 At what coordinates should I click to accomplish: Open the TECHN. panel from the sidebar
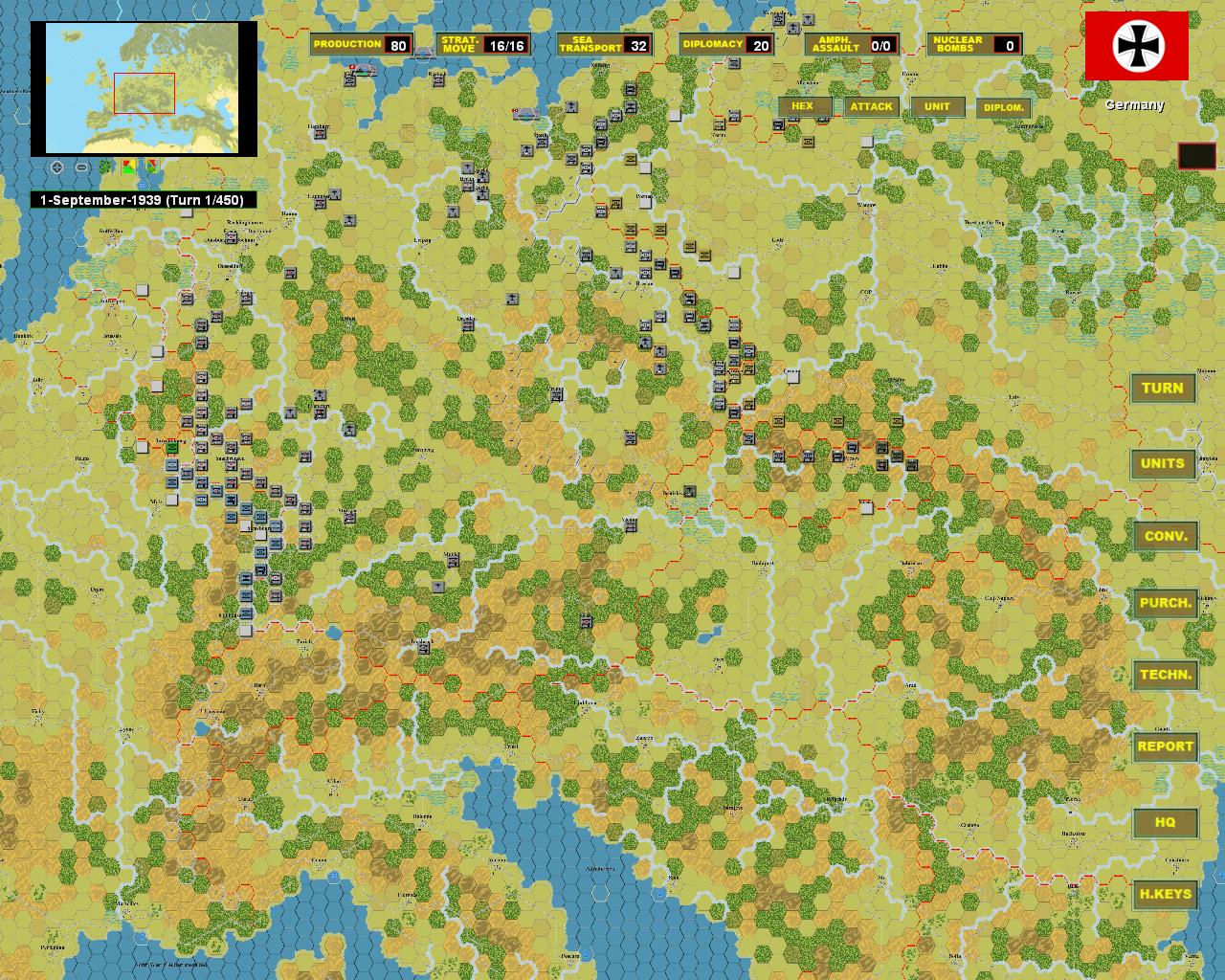click(x=1165, y=675)
